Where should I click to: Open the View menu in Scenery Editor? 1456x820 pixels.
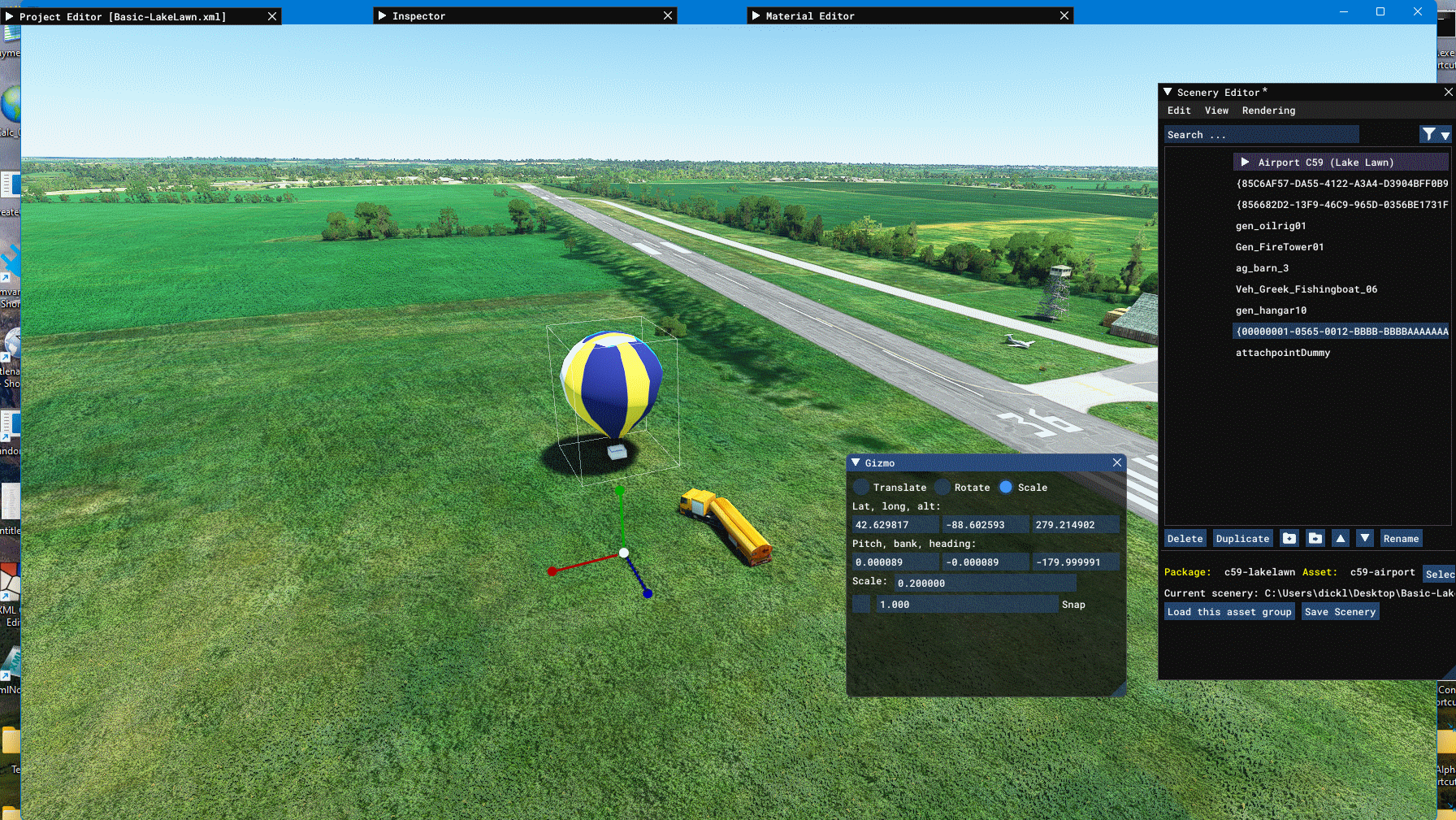pyautogui.click(x=1216, y=111)
